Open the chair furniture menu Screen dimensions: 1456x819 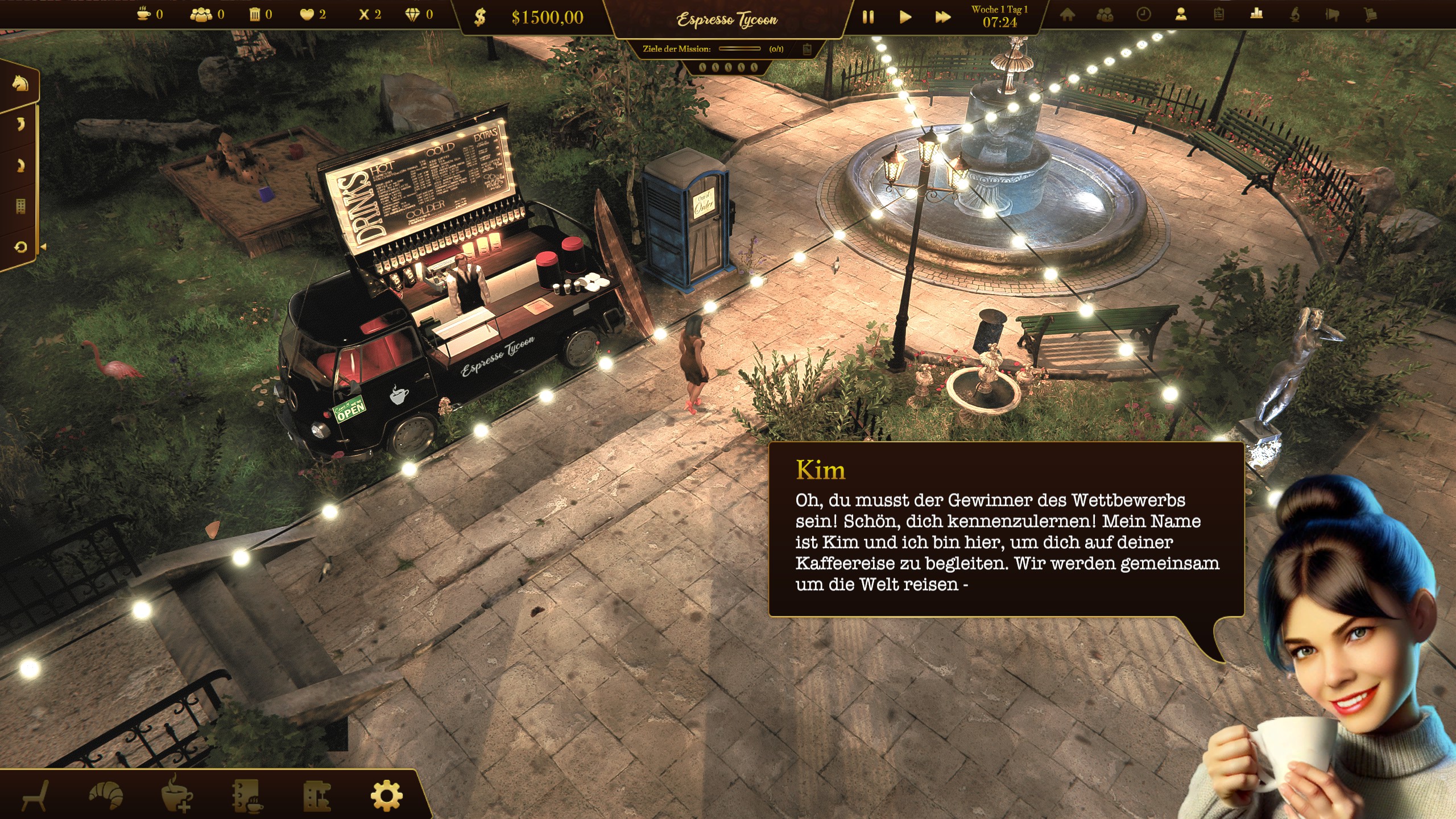(35, 795)
